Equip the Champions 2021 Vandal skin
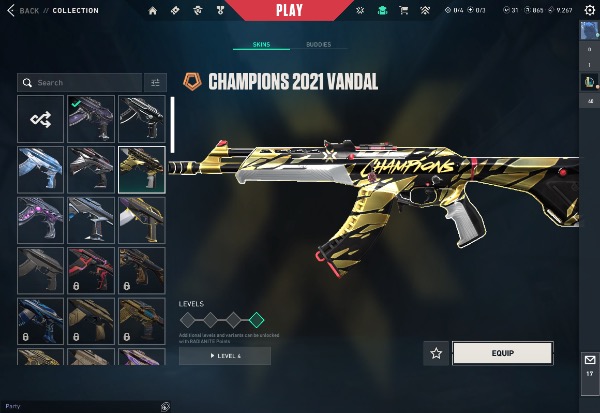 point(502,353)
